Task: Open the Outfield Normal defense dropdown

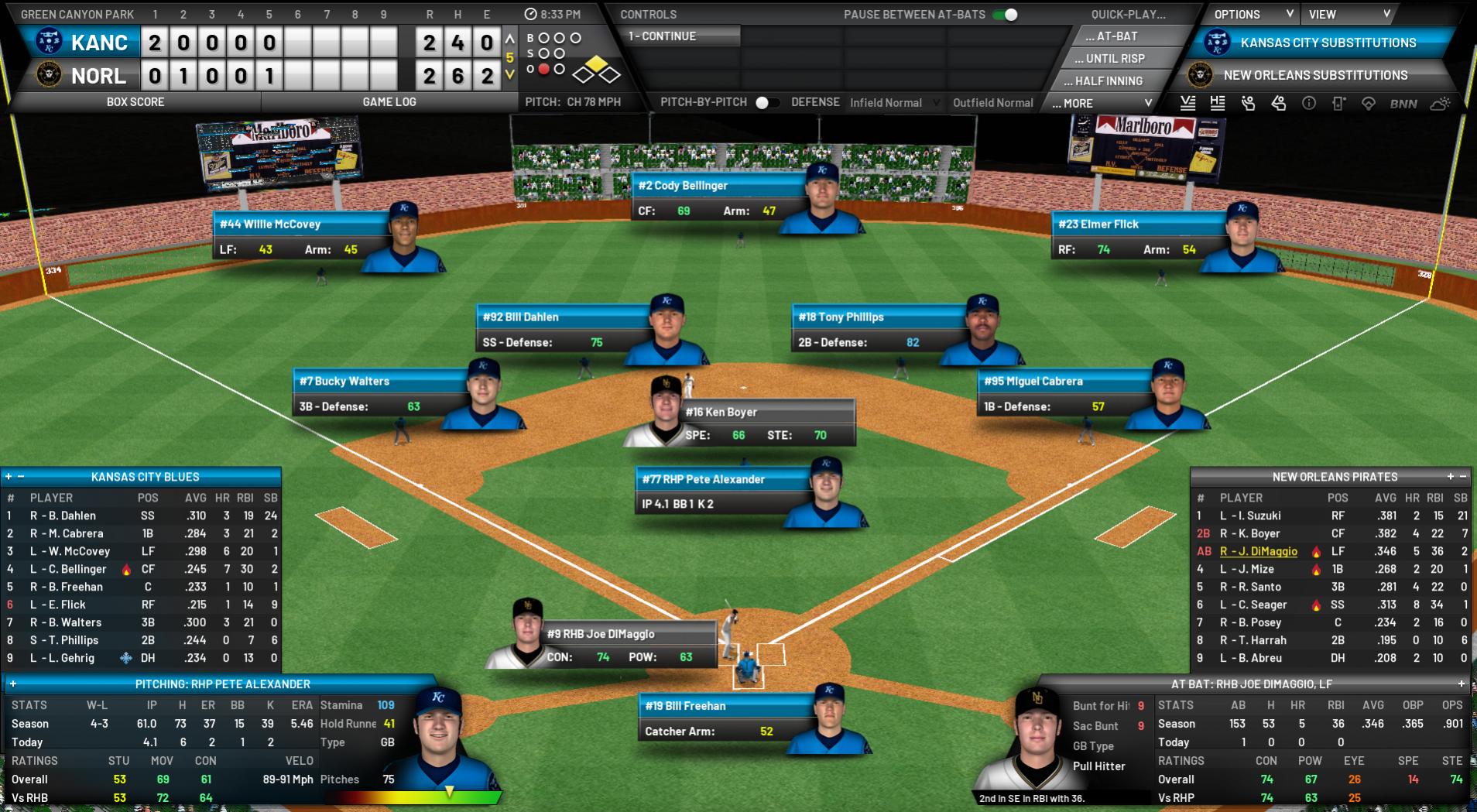Action: pyautogui.click(x=992, y=102)
